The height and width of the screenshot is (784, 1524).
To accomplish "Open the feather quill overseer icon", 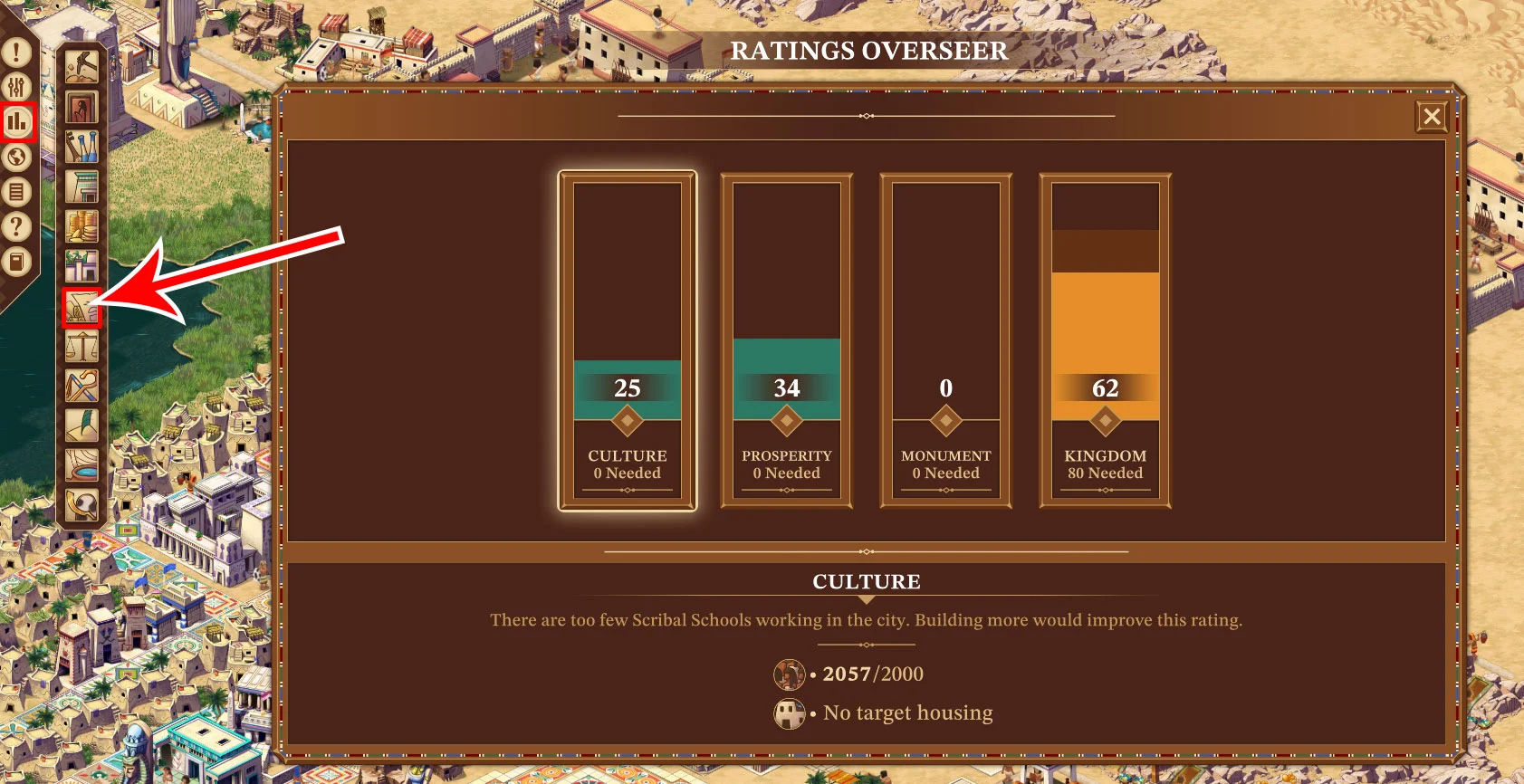I will [x=81, y=426].
